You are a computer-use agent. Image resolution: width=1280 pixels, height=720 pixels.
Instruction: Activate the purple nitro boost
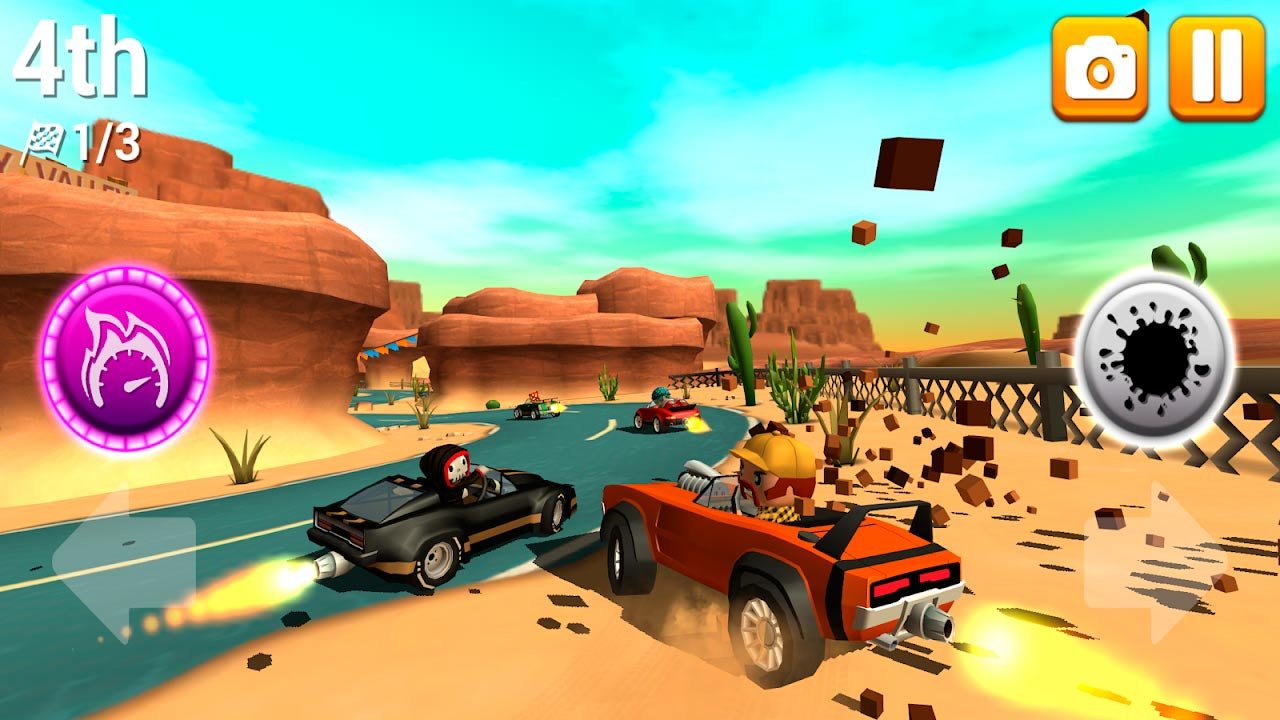125,357
